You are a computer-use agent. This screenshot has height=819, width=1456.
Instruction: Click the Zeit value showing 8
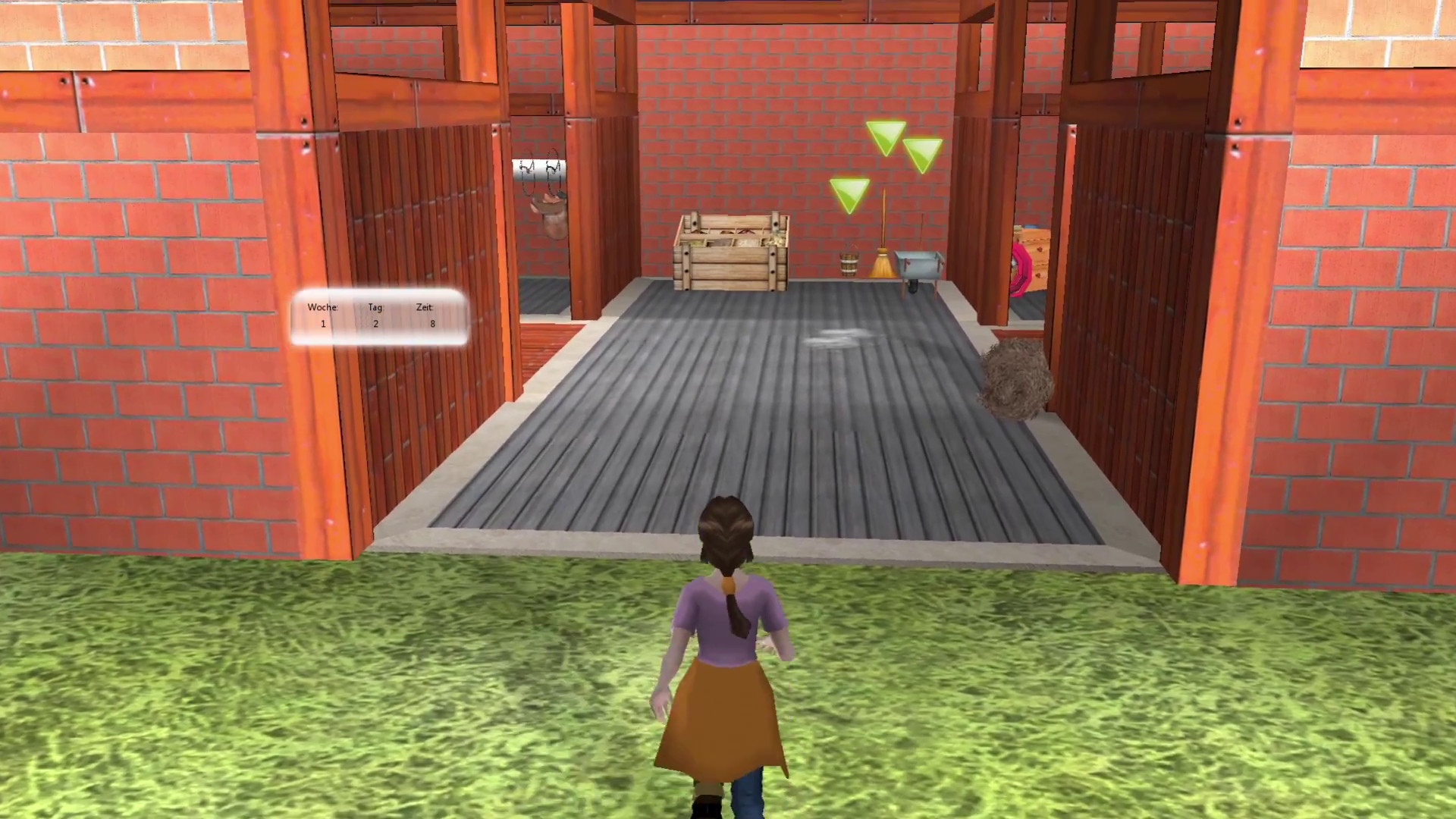432,324
